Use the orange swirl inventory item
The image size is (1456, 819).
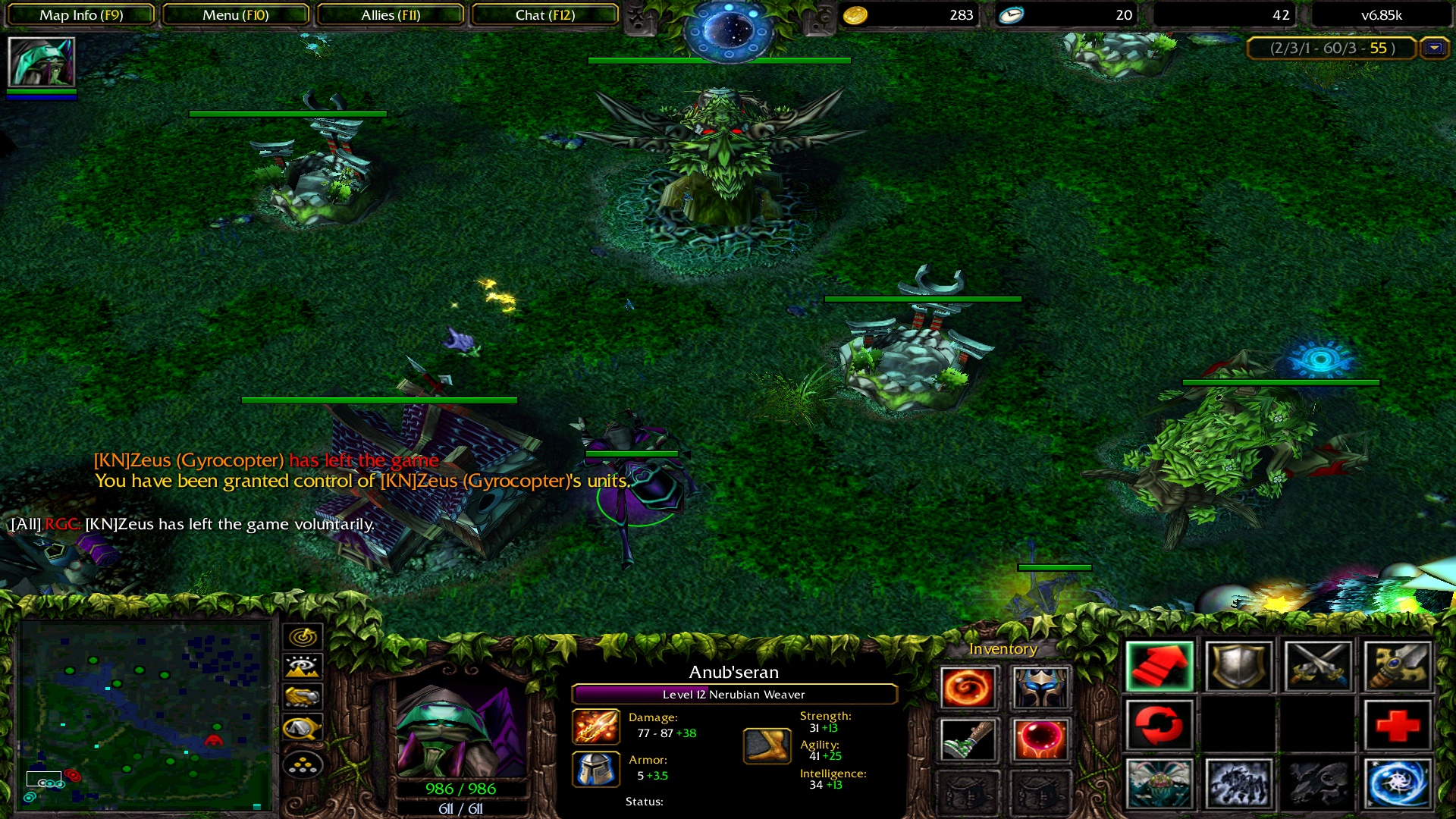coord(968,688)
